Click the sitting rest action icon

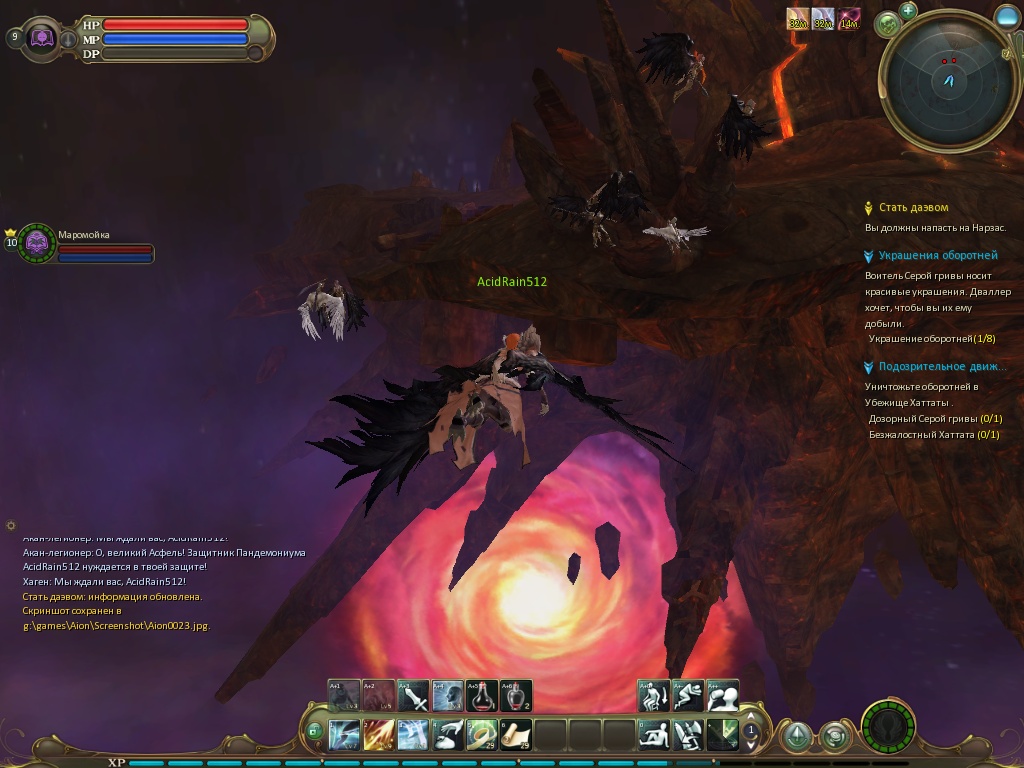coord(654,735)
